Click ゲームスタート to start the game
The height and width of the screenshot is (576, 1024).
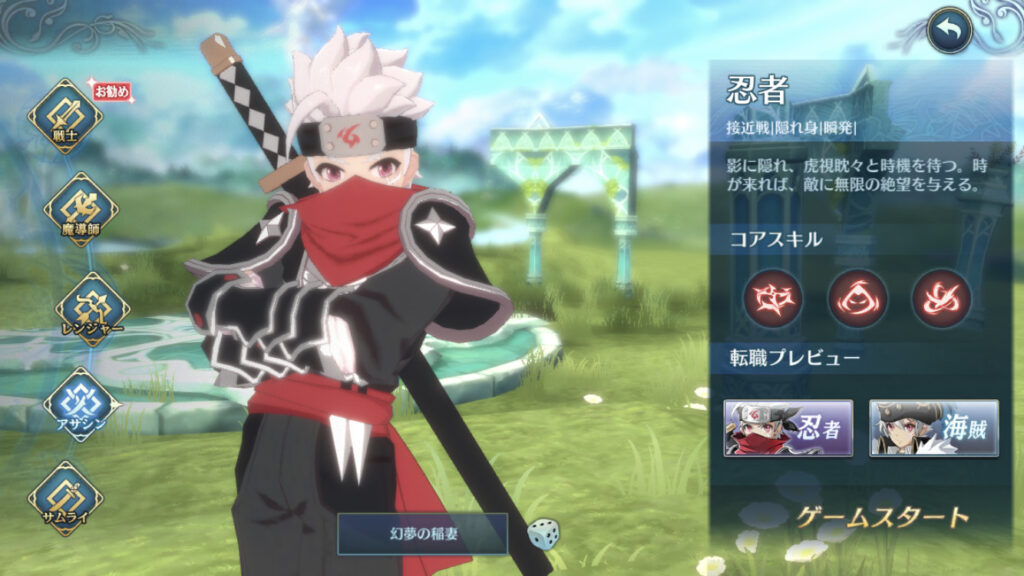tap(883, 517)
